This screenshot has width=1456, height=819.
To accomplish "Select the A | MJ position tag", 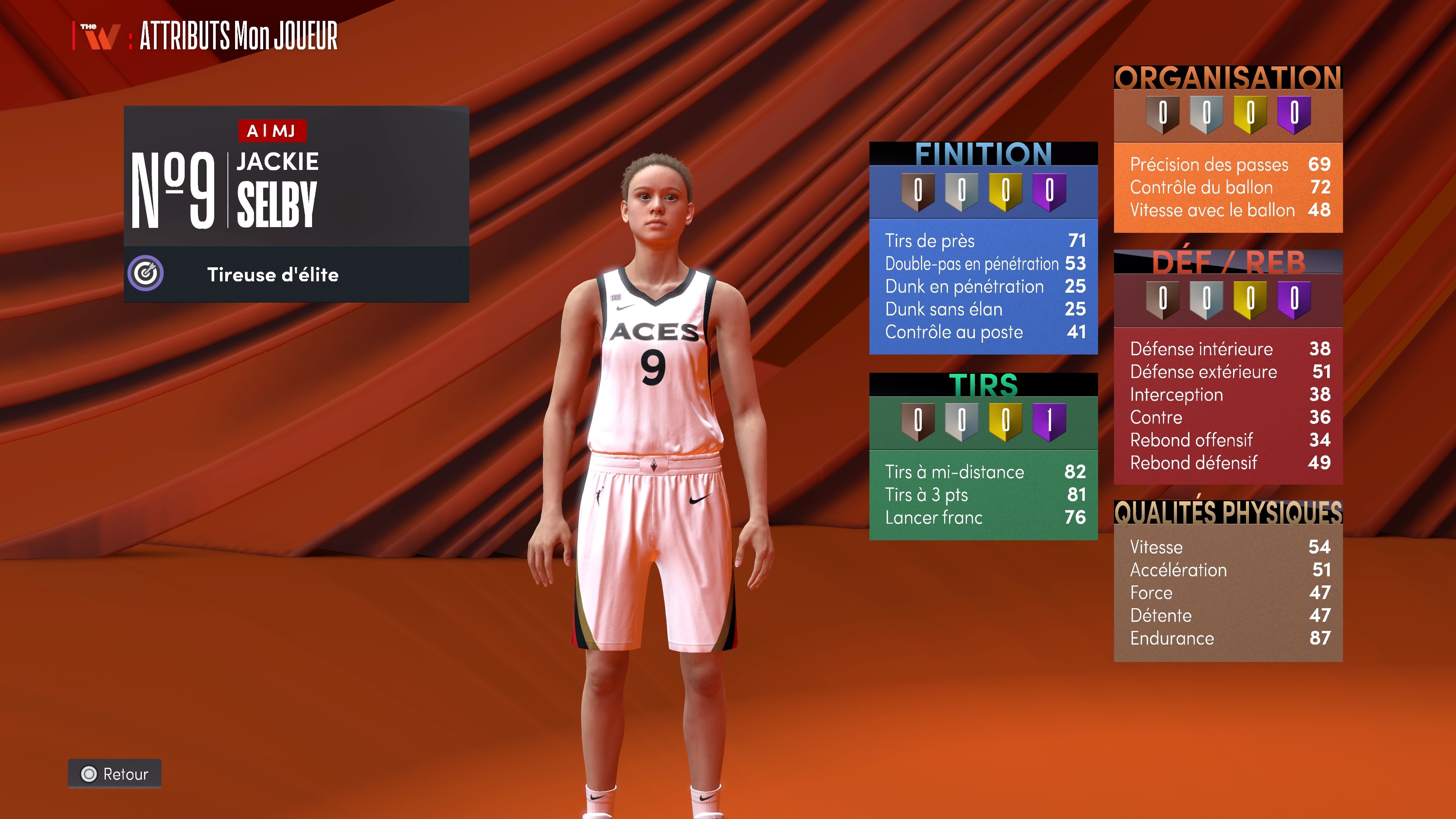I will [x=272, y=130].
